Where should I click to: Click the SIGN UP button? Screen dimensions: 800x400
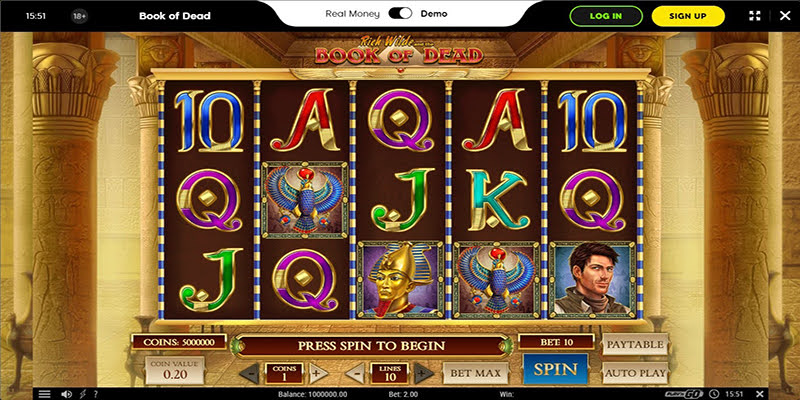tap(687, 16)
